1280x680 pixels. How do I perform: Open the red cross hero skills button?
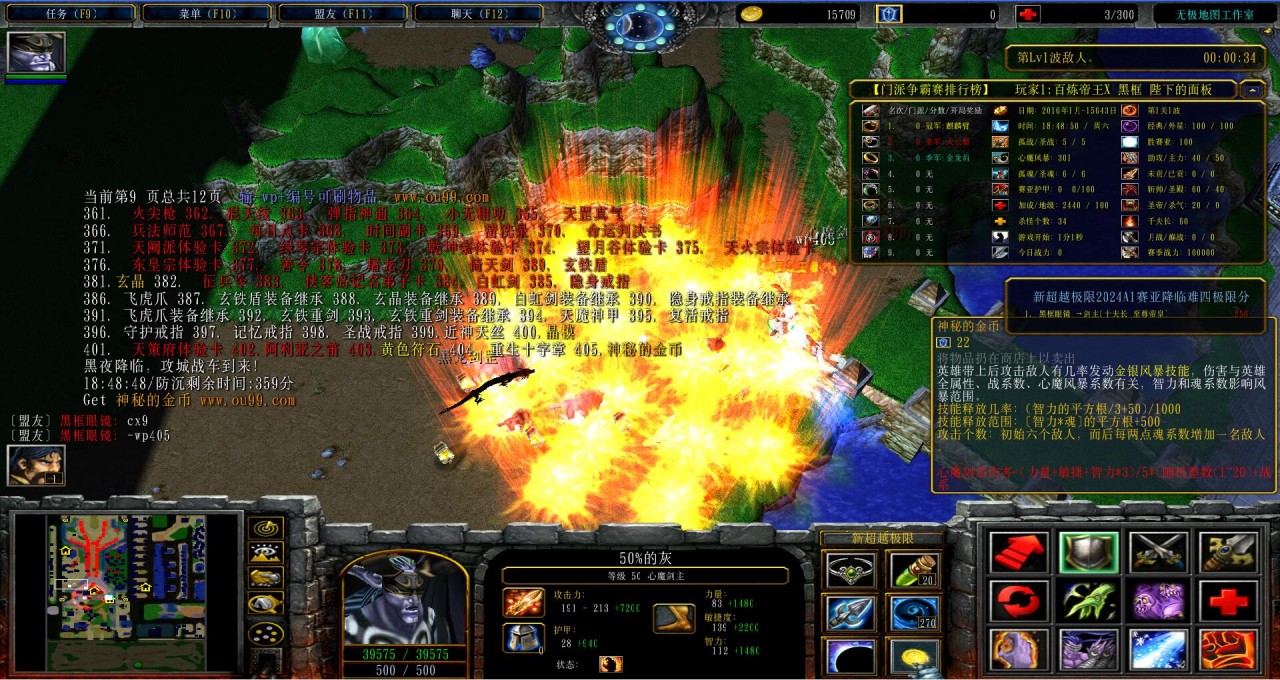coord(1229,601)
